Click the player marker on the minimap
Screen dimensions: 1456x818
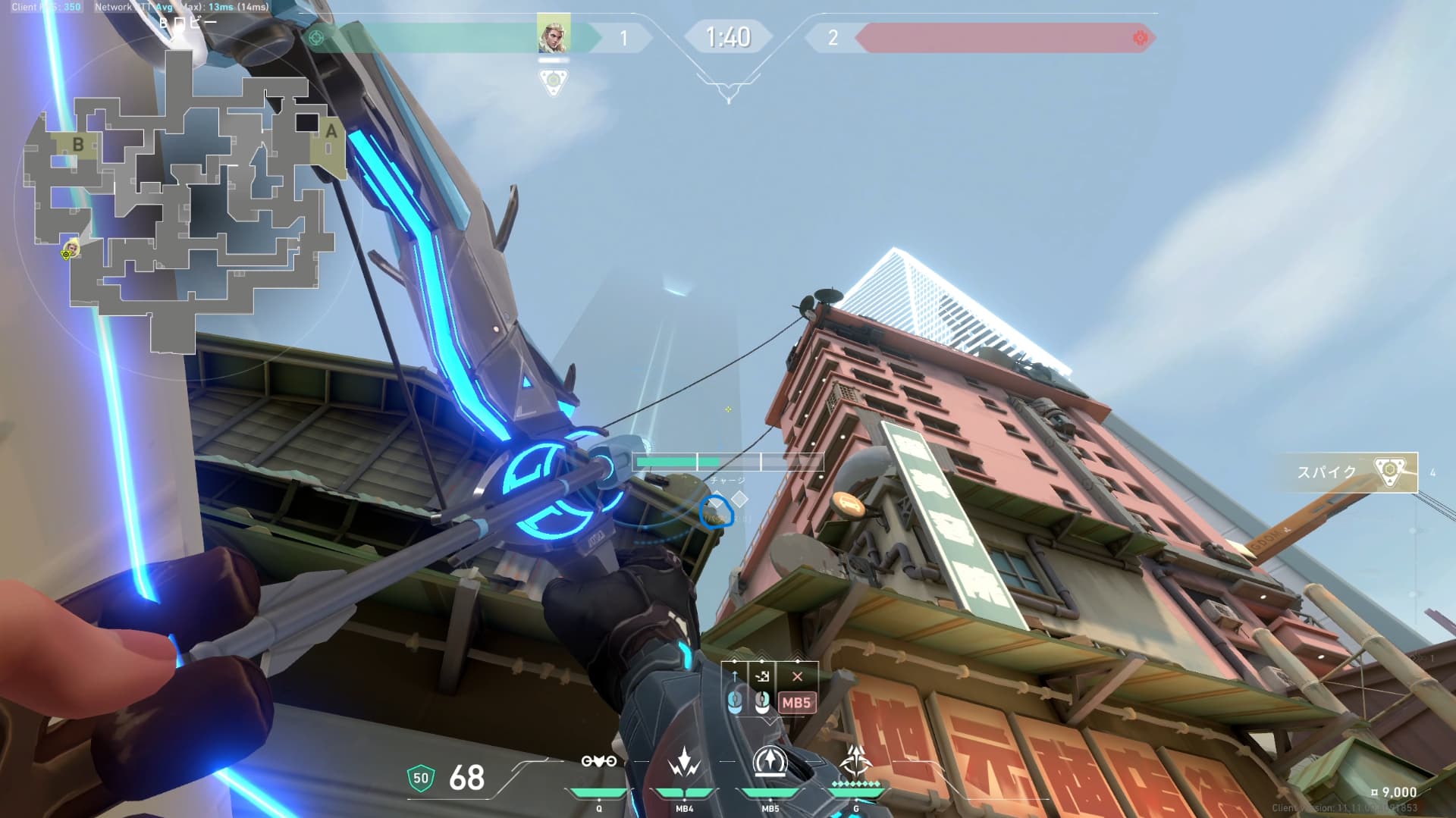point(71,249)
